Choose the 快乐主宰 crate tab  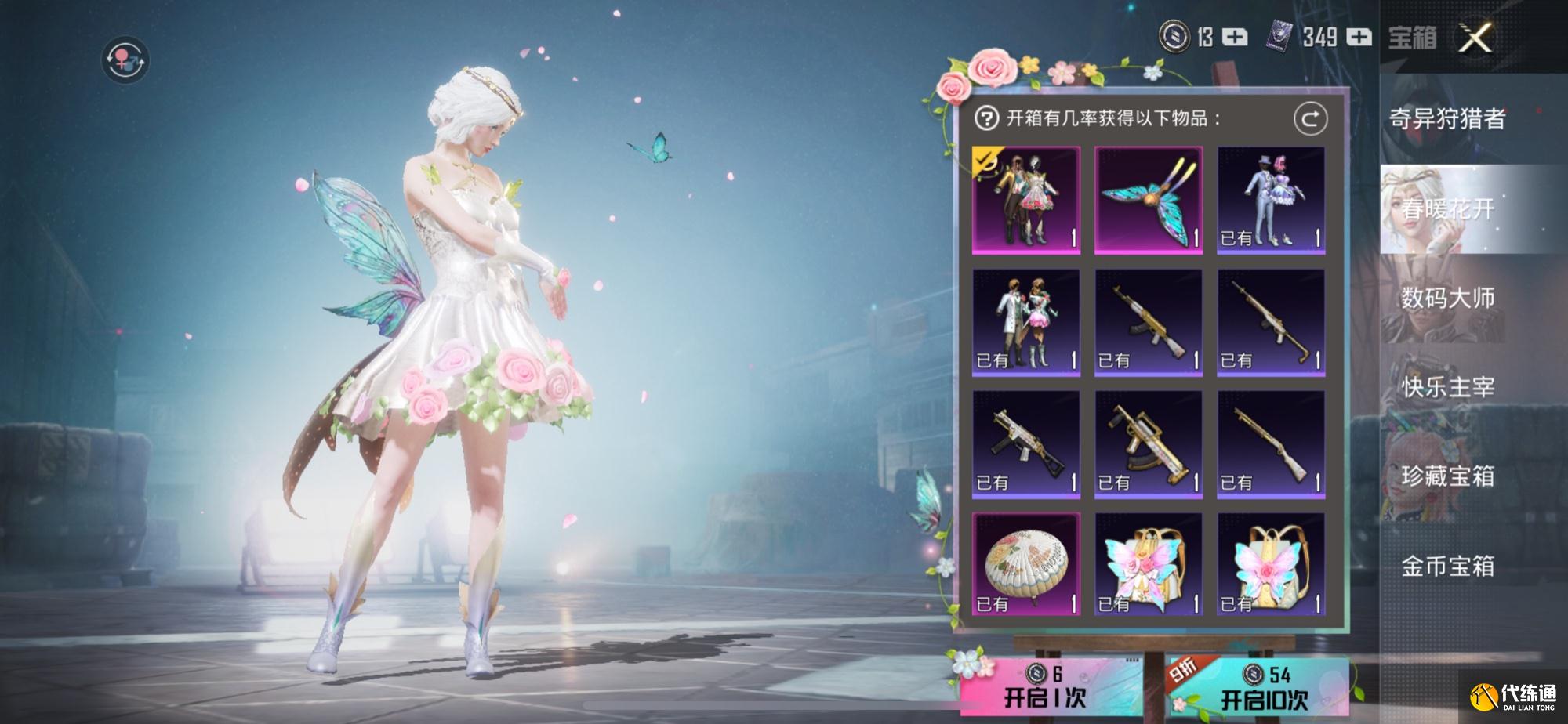point(1447,387)
